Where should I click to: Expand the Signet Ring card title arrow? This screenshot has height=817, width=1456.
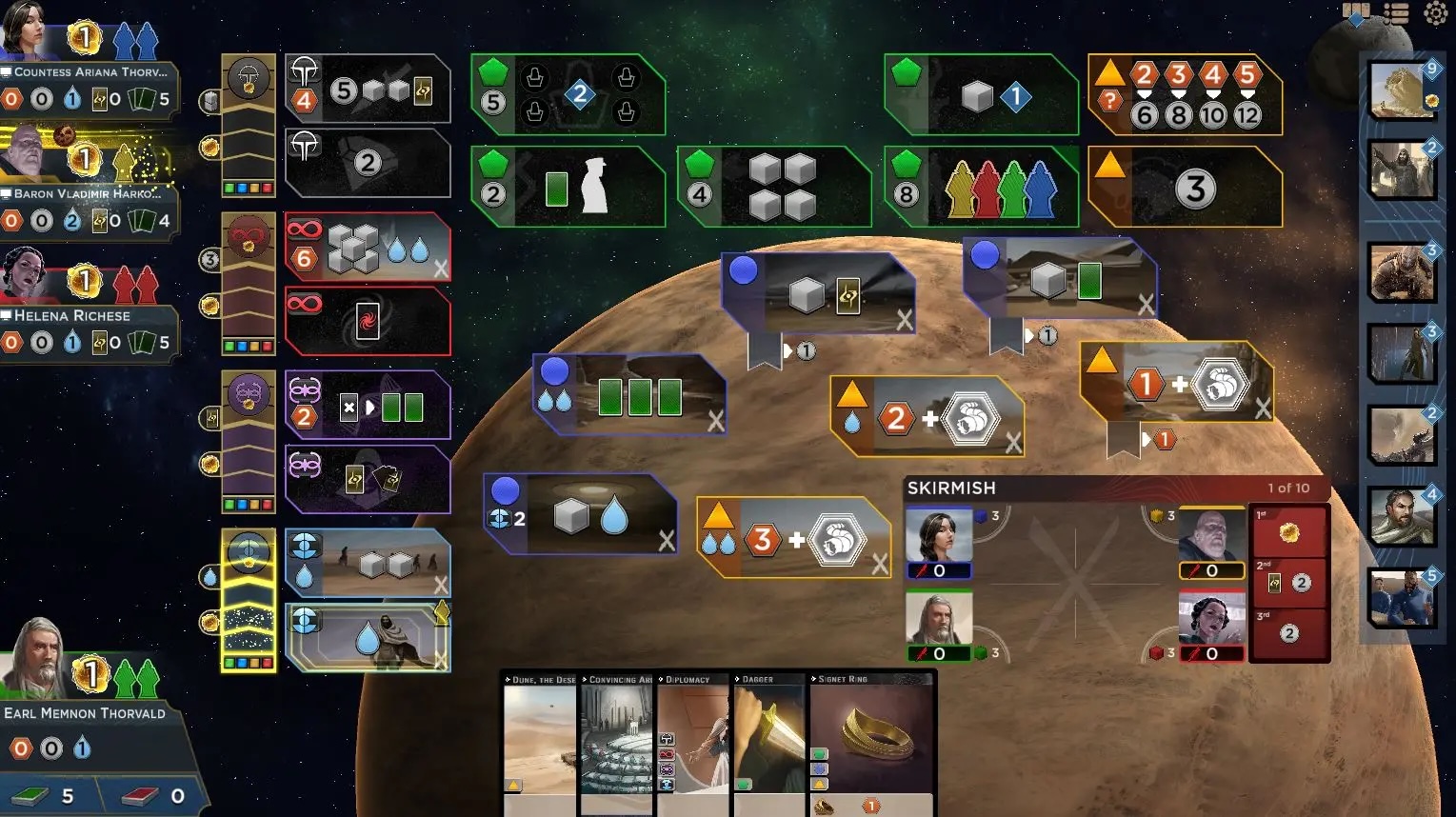point(815,678)
